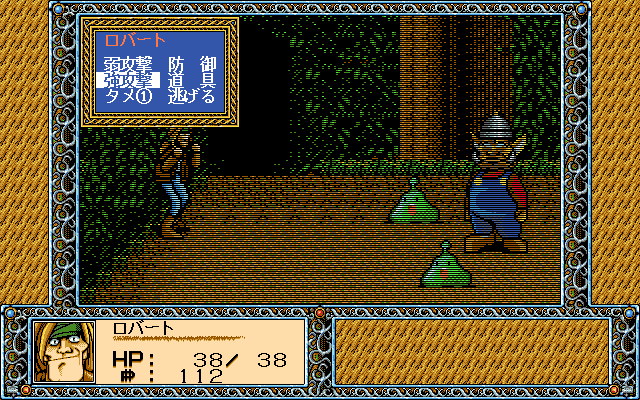Select 逃げる to flee the battle
640x400 pixels.
point(191,97)
